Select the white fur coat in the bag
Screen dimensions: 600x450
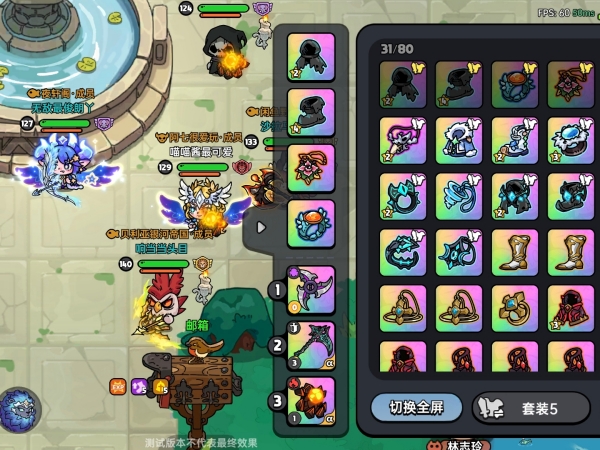[x=460, y=139]
